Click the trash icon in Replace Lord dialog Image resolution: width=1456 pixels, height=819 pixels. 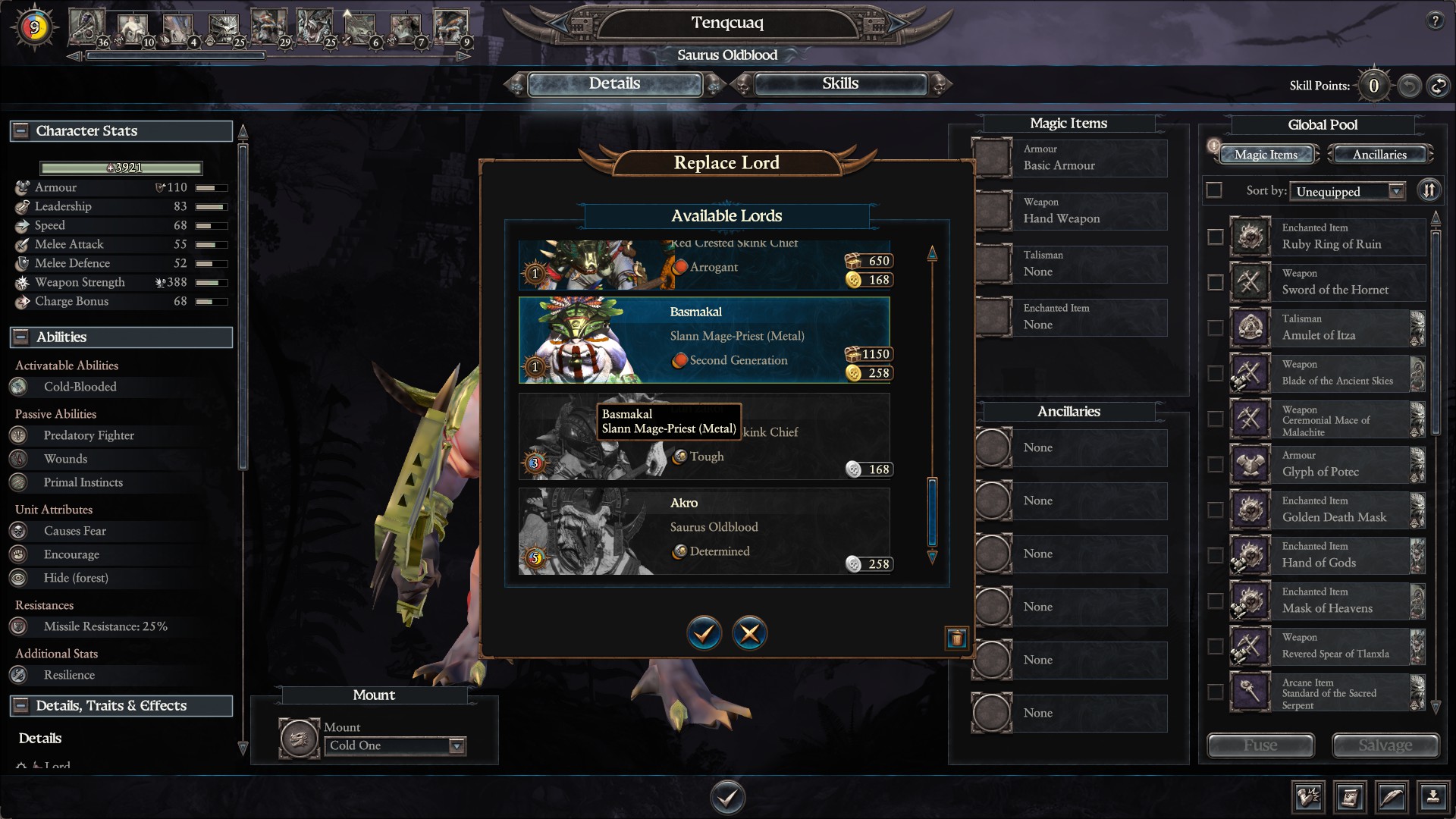(x=958, y=639)
